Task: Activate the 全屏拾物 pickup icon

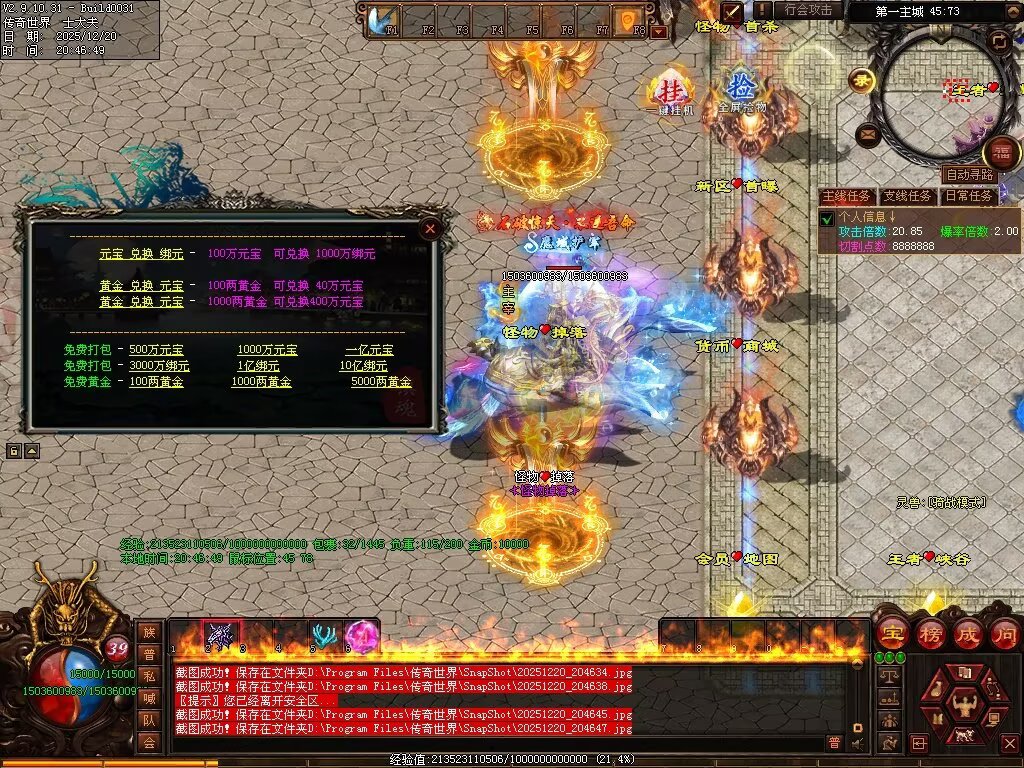Action: (741, 89)
